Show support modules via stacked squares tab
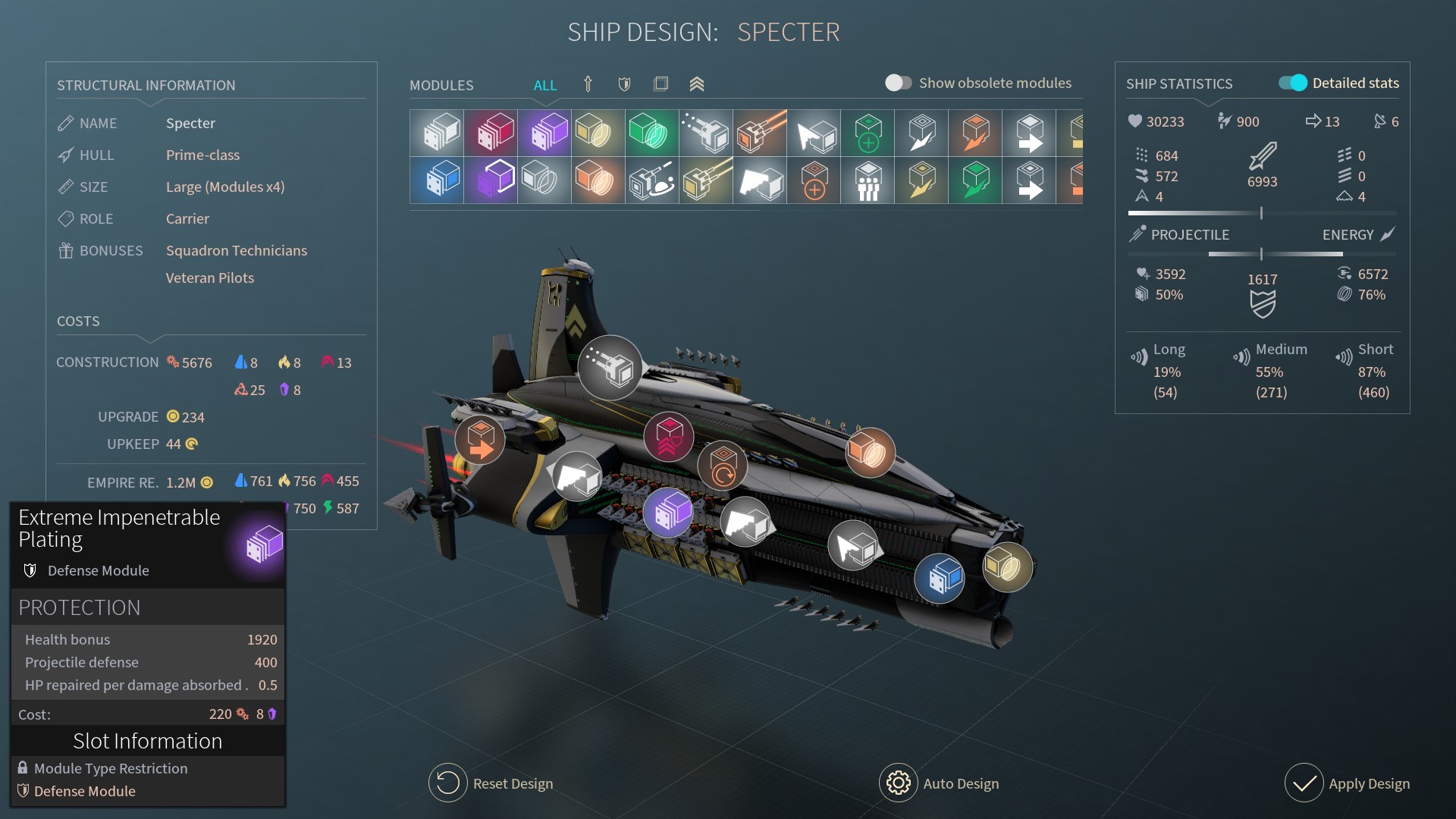The image size is (1456, 819). (x=661, y=84)
